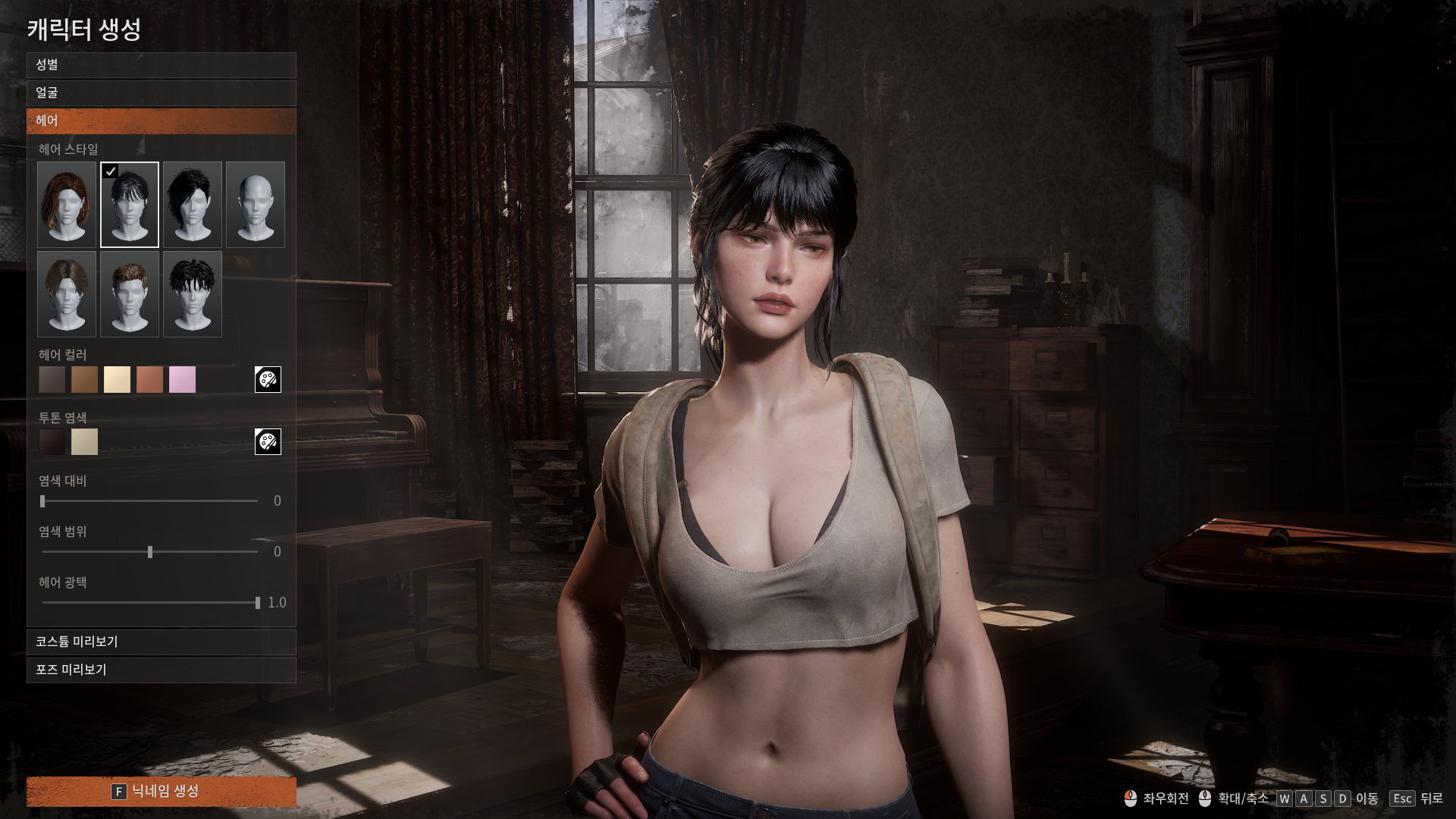The height and width of the screenshot is (819, 1456).
Task: Choose the brown center-parted hairstyle
Action: 67,294
